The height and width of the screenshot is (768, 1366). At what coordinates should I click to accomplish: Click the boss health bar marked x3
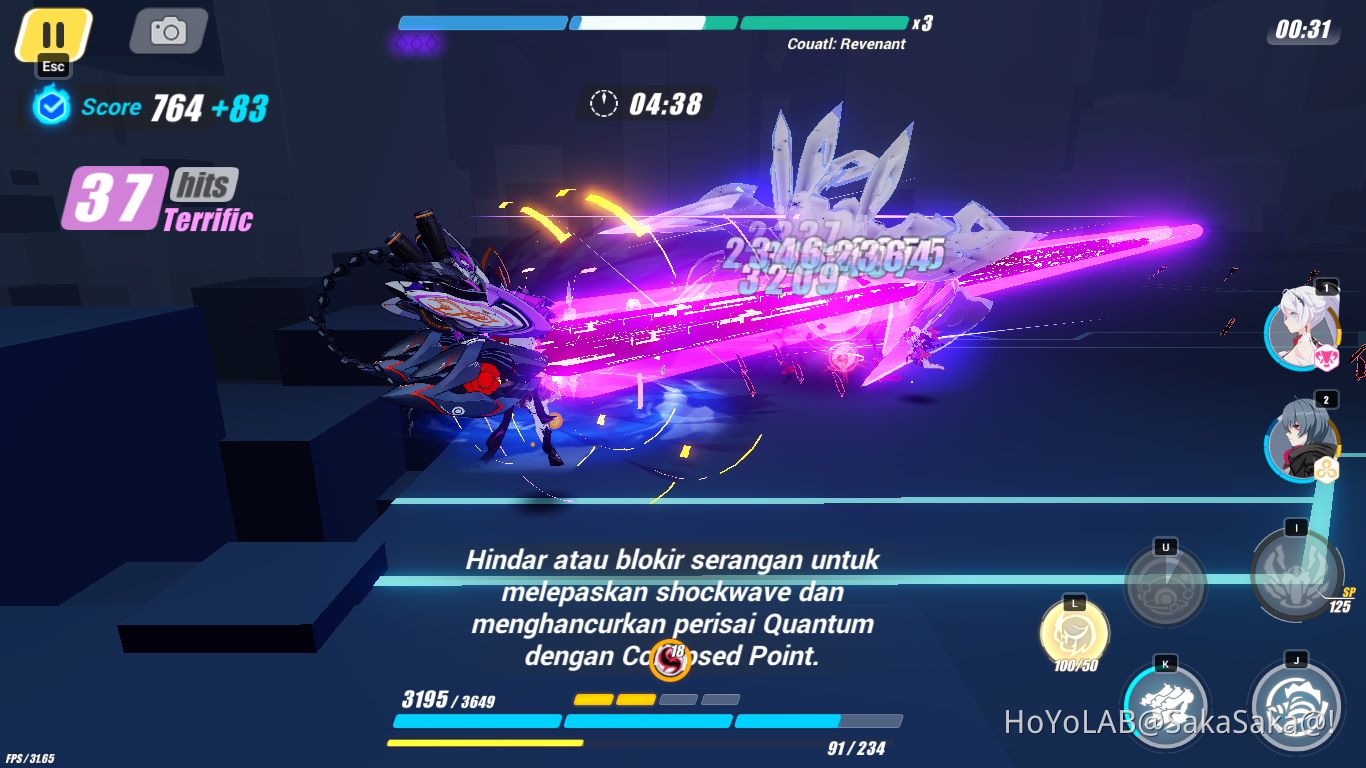655,22
